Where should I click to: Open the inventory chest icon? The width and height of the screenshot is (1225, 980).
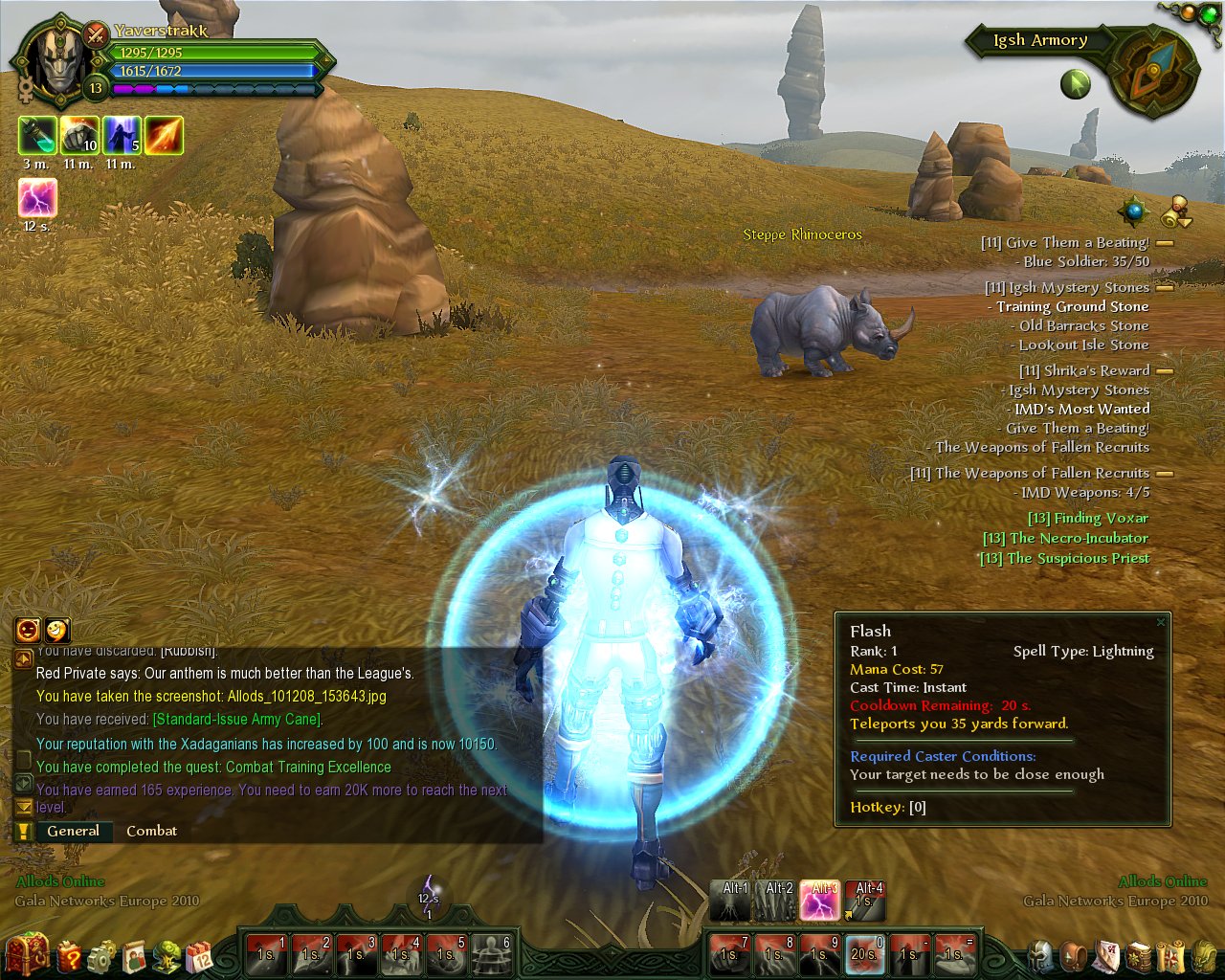[x=27, y=954]
